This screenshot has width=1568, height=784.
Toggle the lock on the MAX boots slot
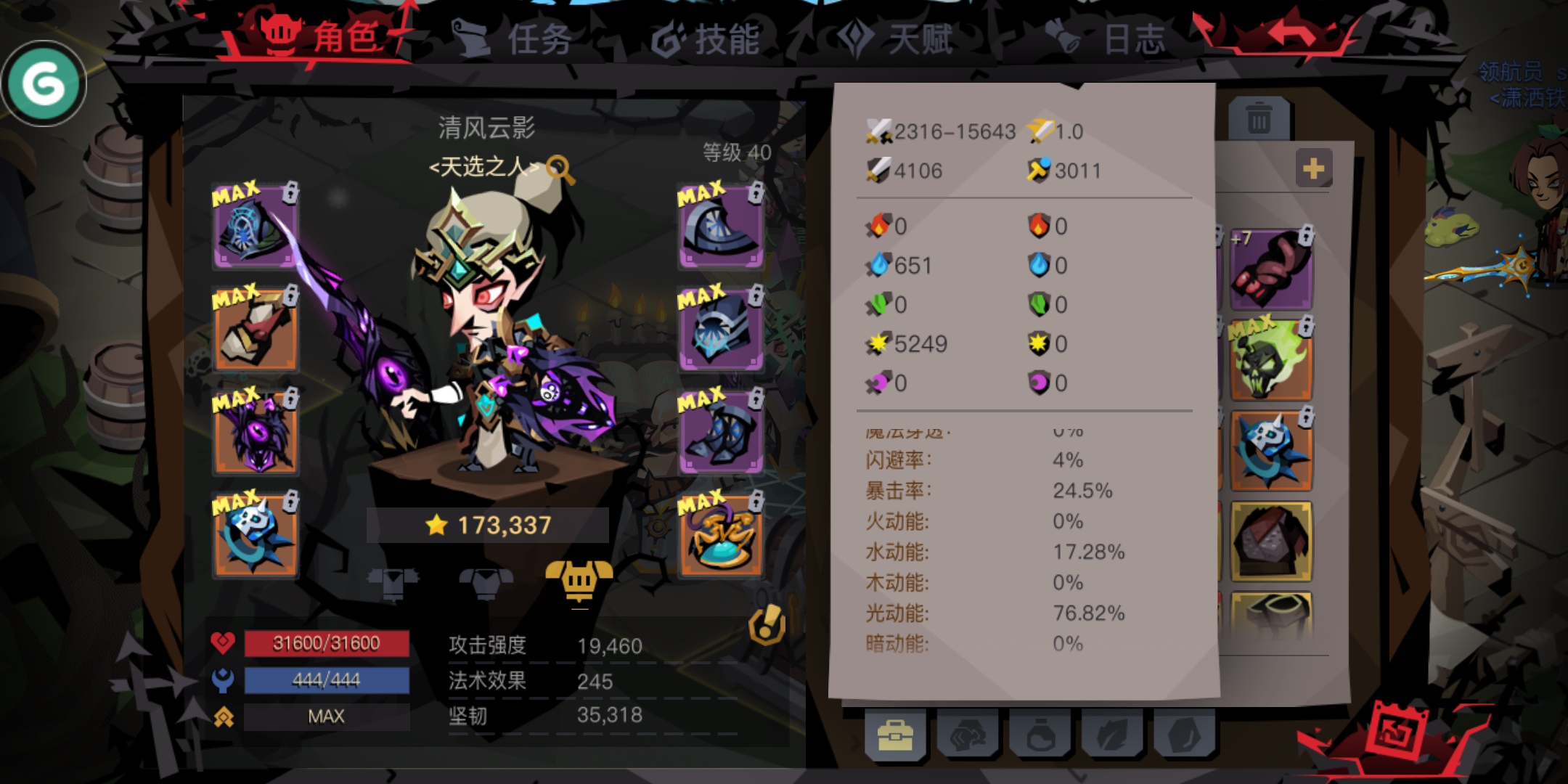tap(755, 397)
